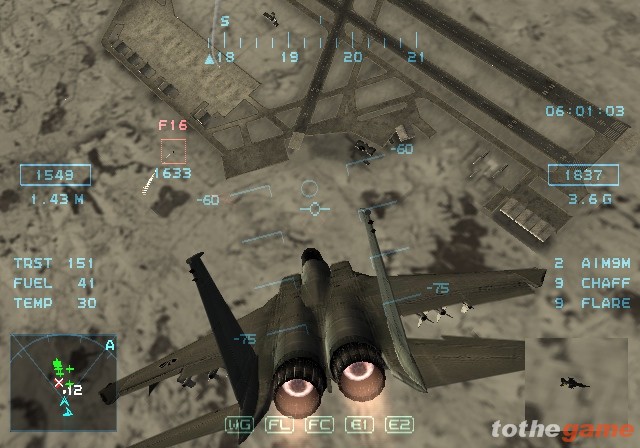Image resolution: width=640 pixels, height=448 pixels.
Task: Activate the FC status indicator
Action: [319, 424]
